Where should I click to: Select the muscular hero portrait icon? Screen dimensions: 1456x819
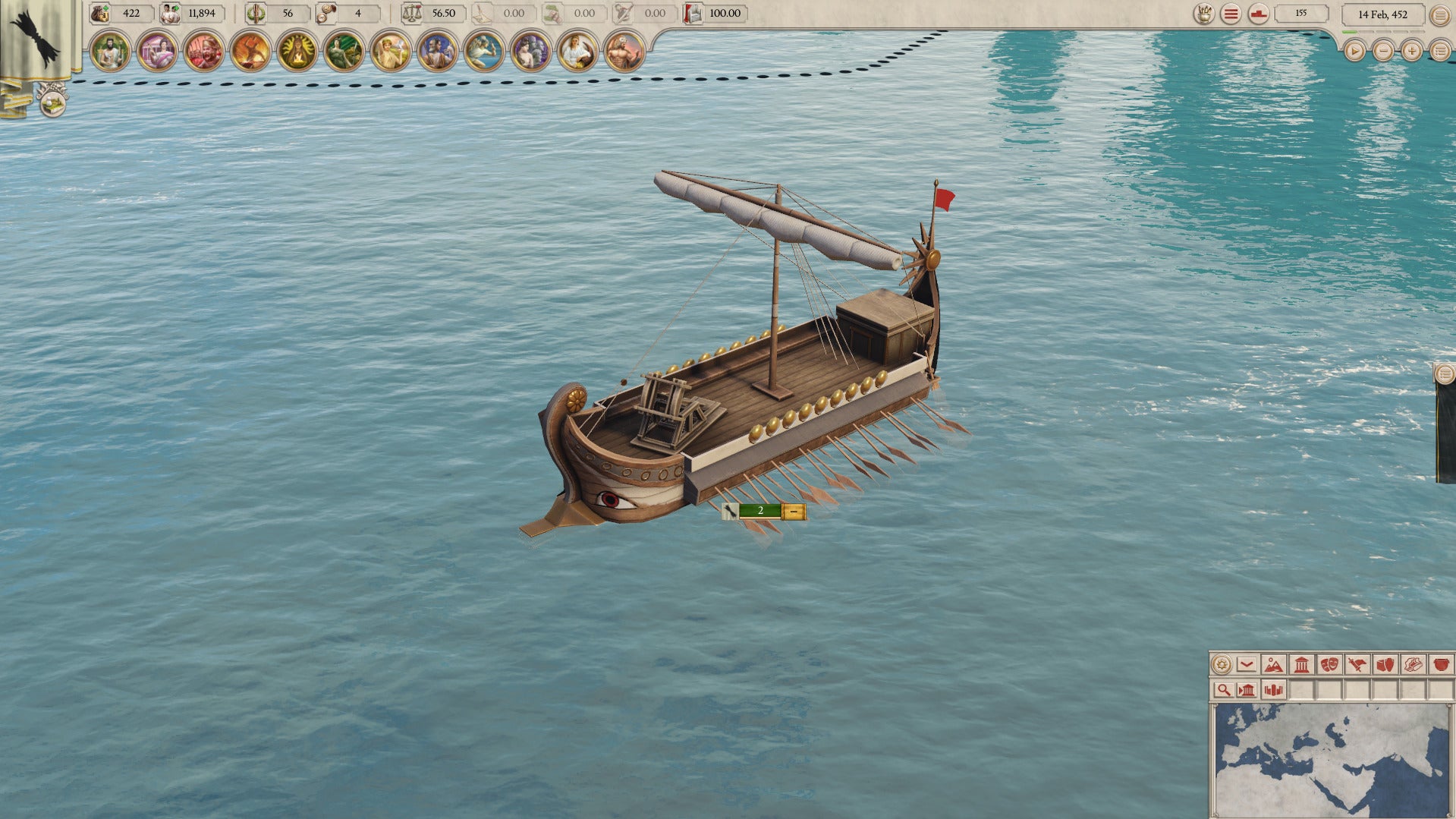[624, 52]
